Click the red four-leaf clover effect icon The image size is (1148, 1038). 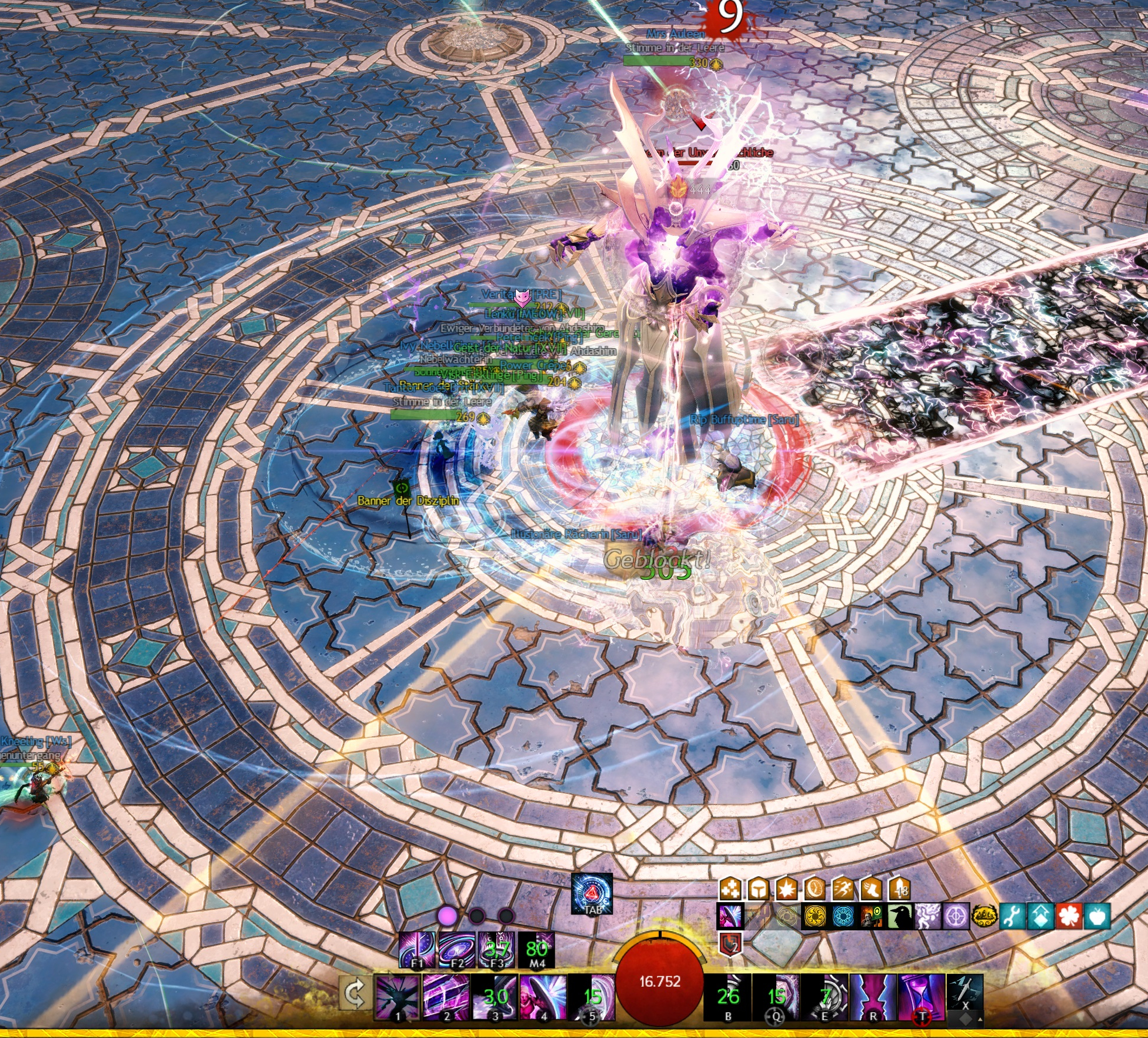(1069, 917)
